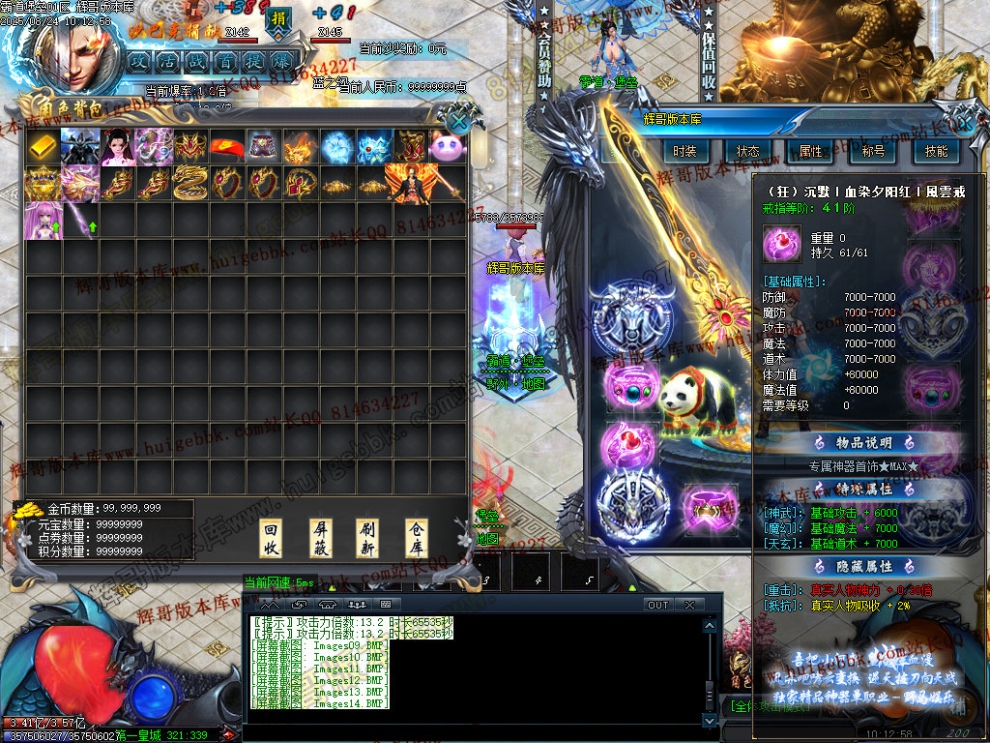
Task: Click the 爆 button under the portrait
Action: pos(282,60)
